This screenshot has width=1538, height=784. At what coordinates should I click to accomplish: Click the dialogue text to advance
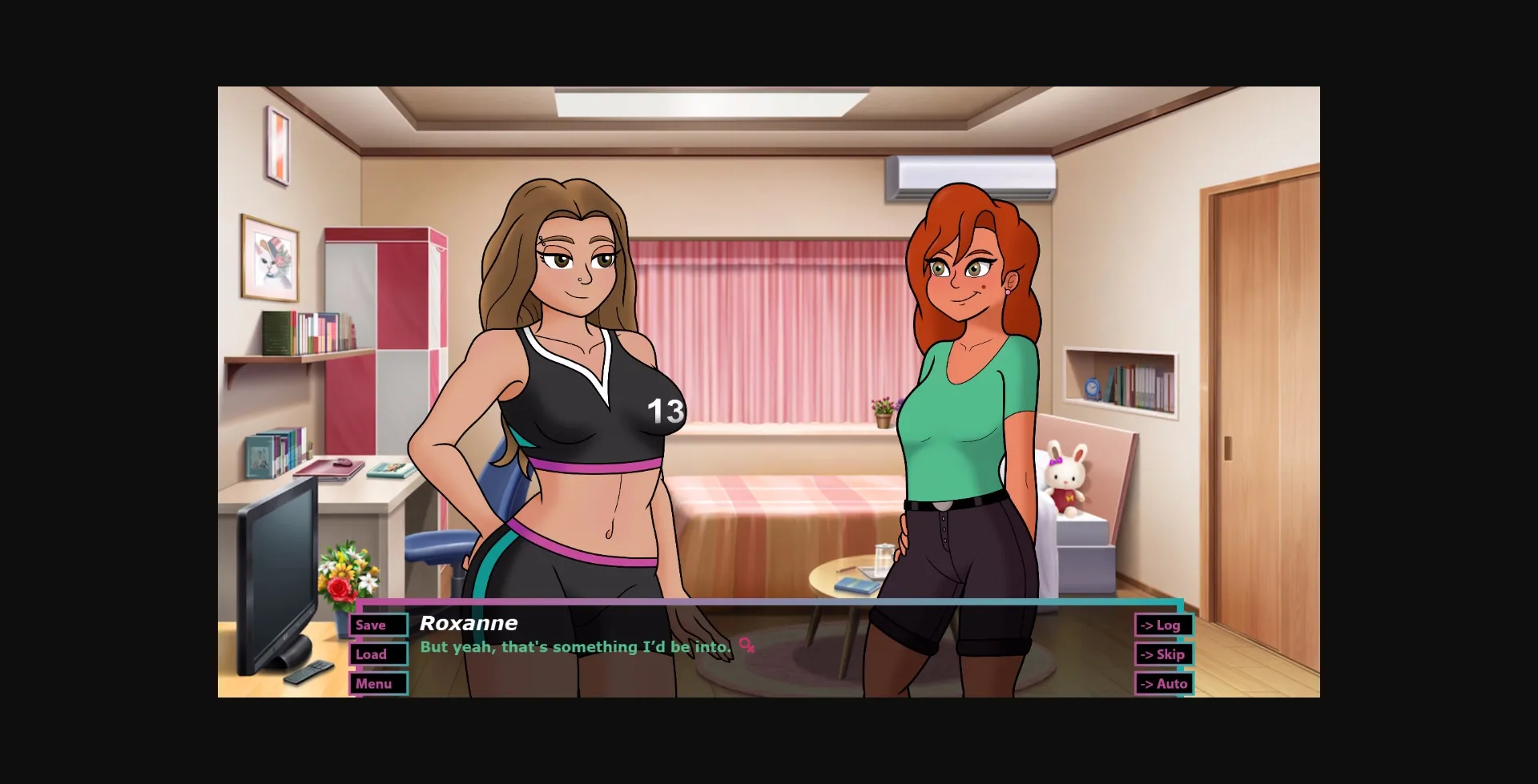click(575, 645)
